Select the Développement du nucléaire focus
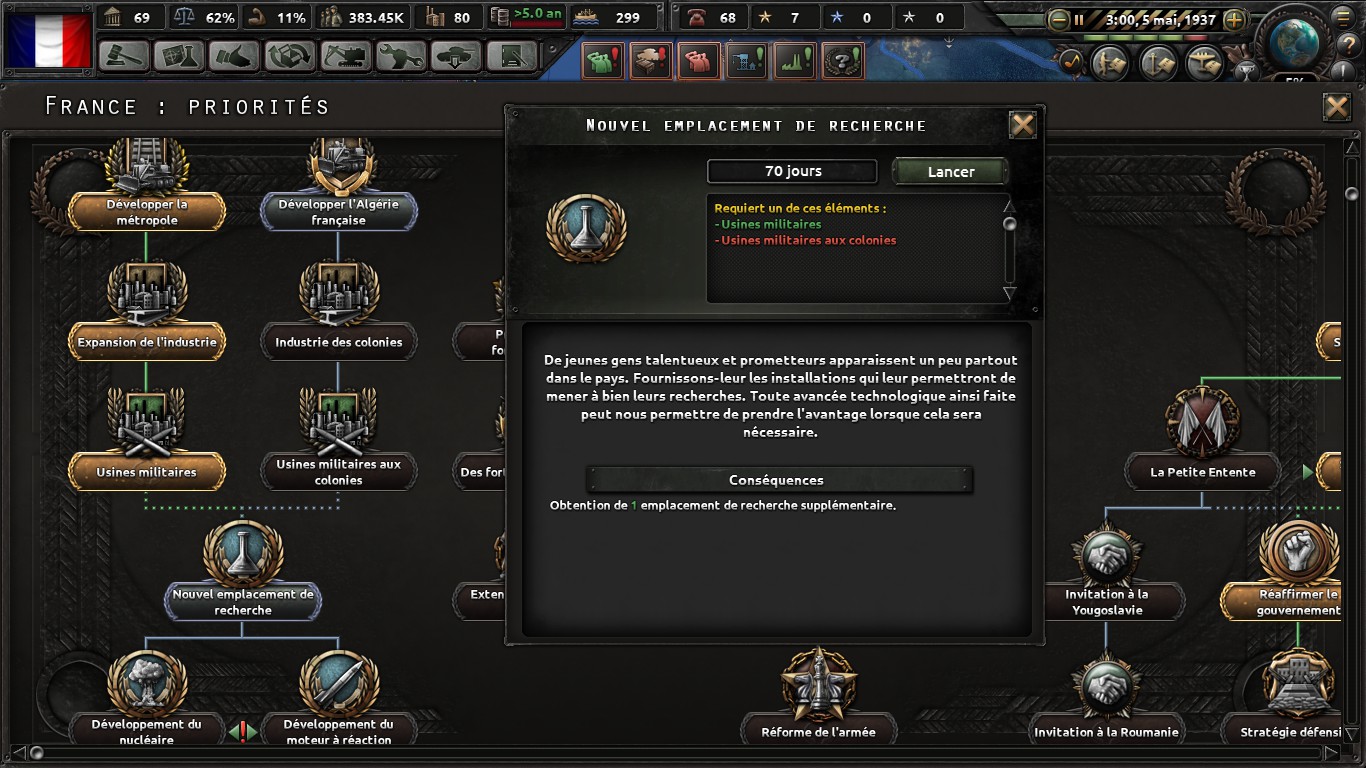The width and height of the screenshot is (1366, 768). pos(147,731)
